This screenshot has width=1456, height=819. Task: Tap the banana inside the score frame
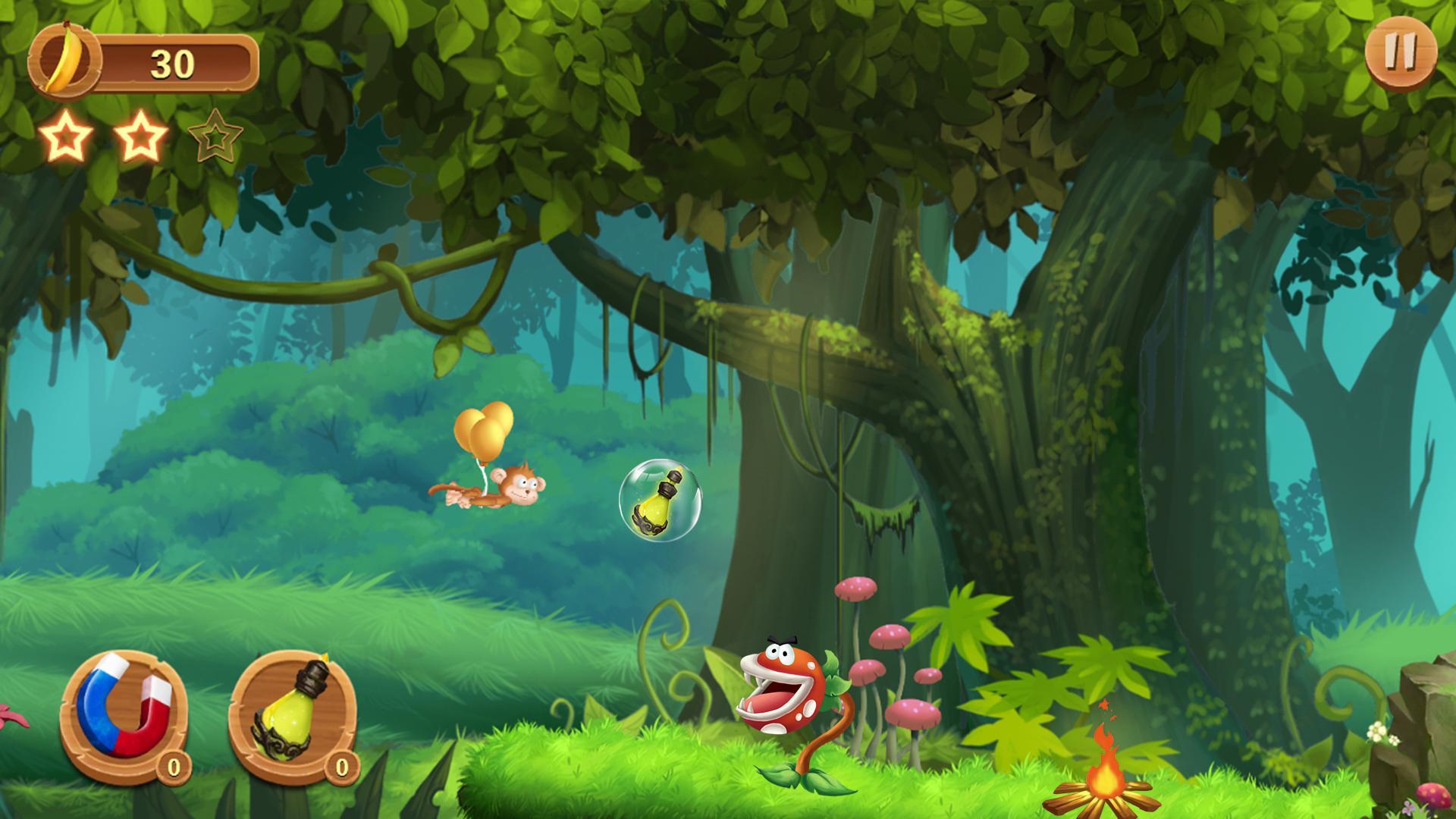[64, 61]
